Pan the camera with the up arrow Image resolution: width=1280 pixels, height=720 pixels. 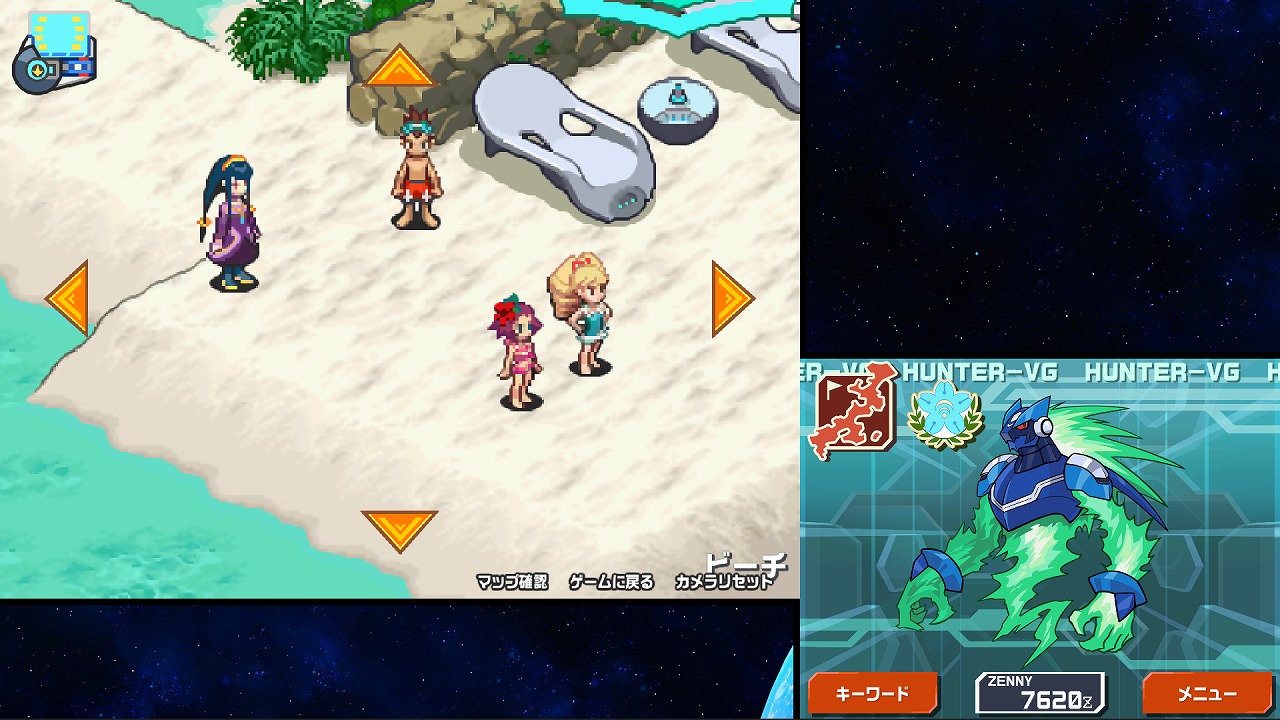pos(399,68)
